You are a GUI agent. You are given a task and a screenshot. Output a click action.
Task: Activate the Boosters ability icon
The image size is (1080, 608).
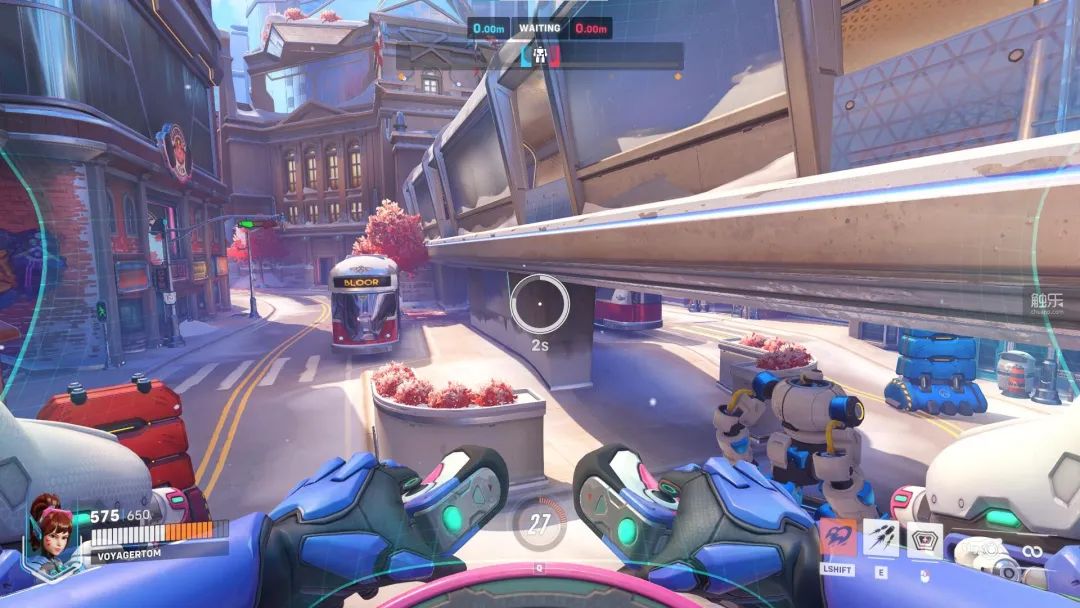pos(838,538)
